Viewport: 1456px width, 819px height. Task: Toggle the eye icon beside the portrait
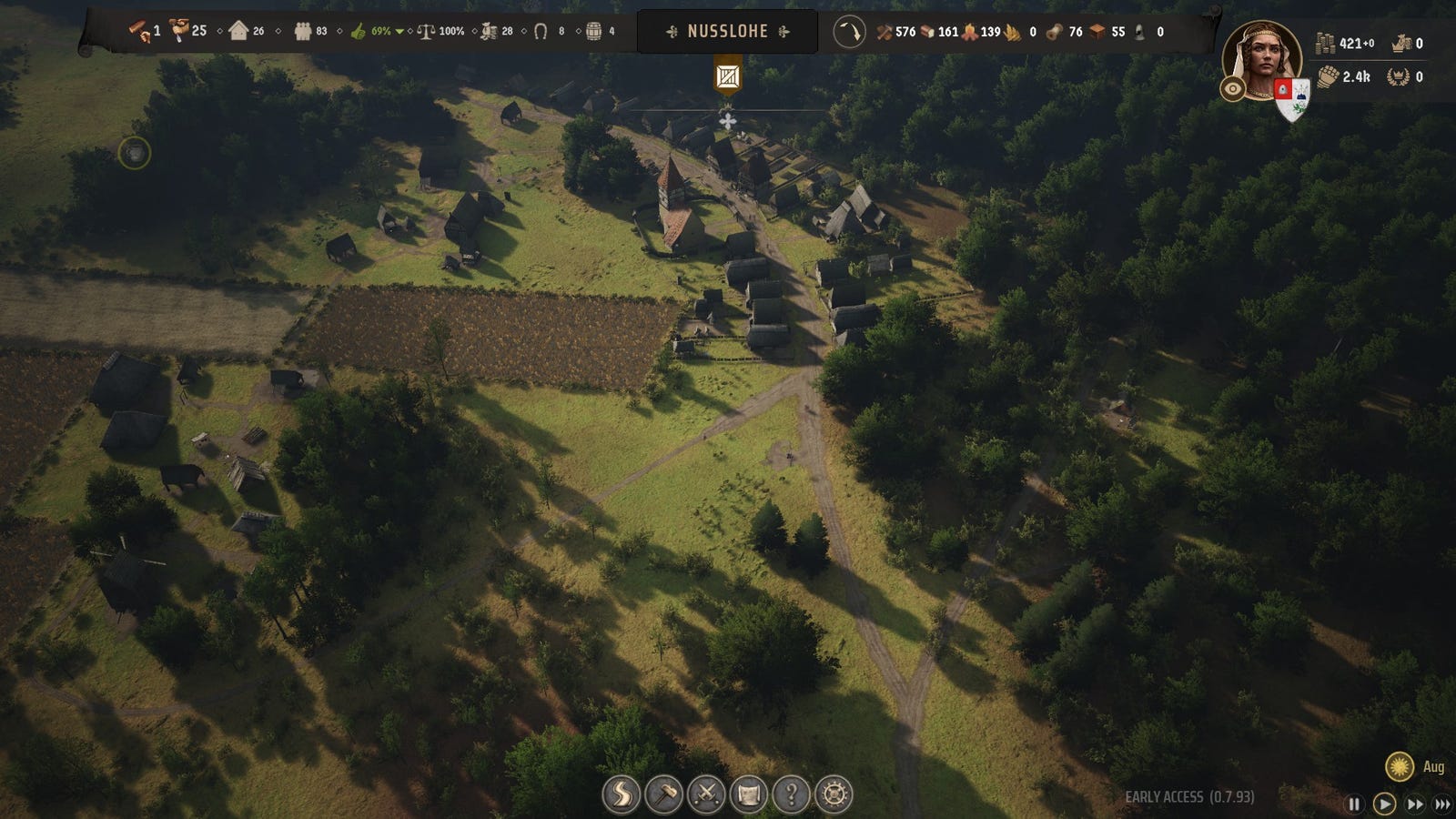(x=1233, y=88)
